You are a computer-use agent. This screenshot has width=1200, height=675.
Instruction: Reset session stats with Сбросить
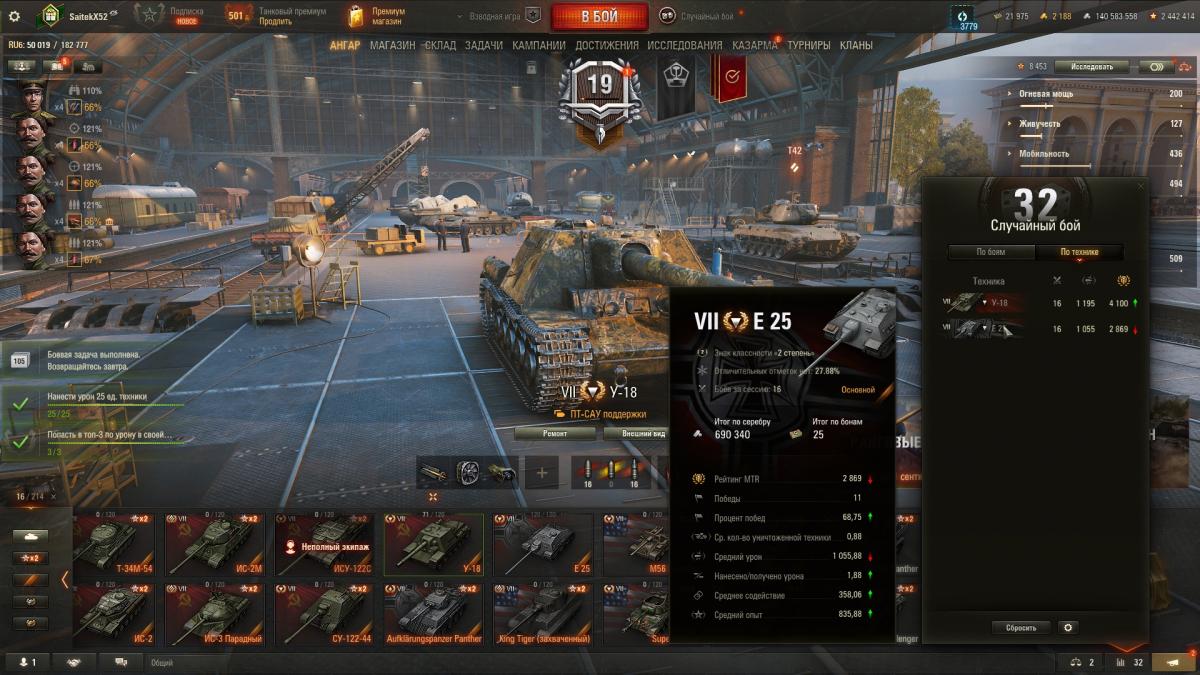[1021, 628]
